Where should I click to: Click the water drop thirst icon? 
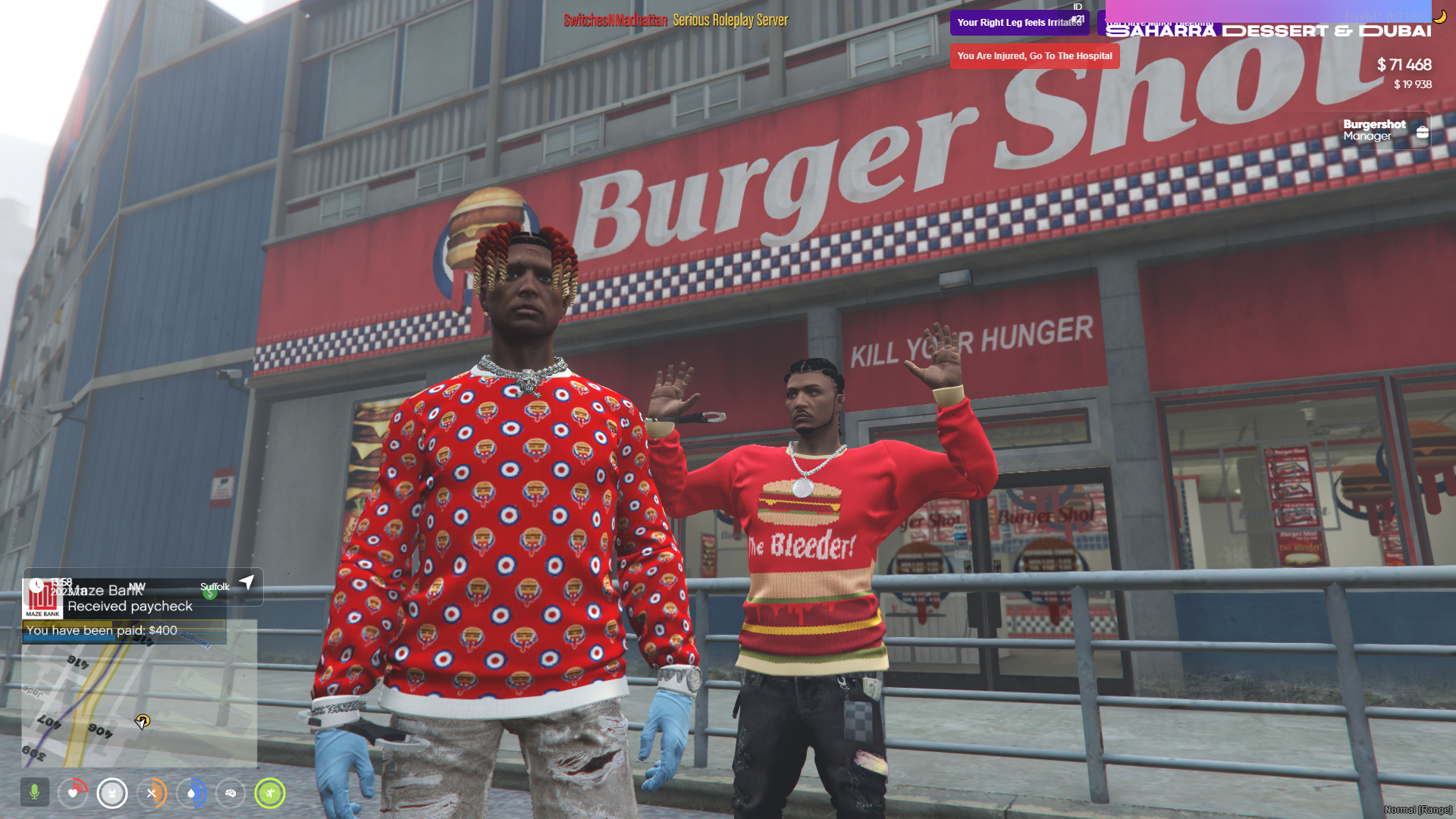[x=191, y=793]
